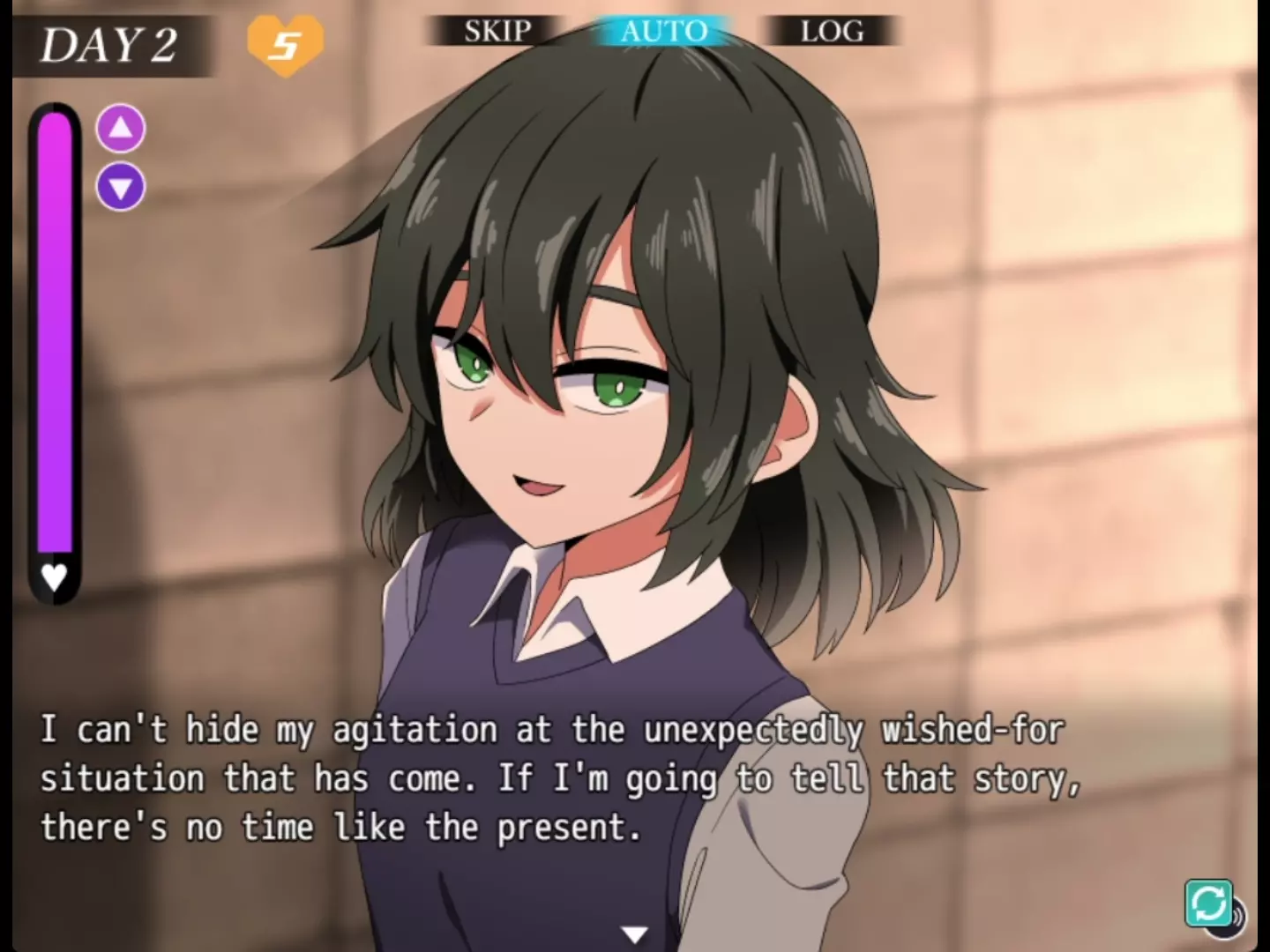
Task: Click the green refresh icon
Action: (x=1208, y=904)
